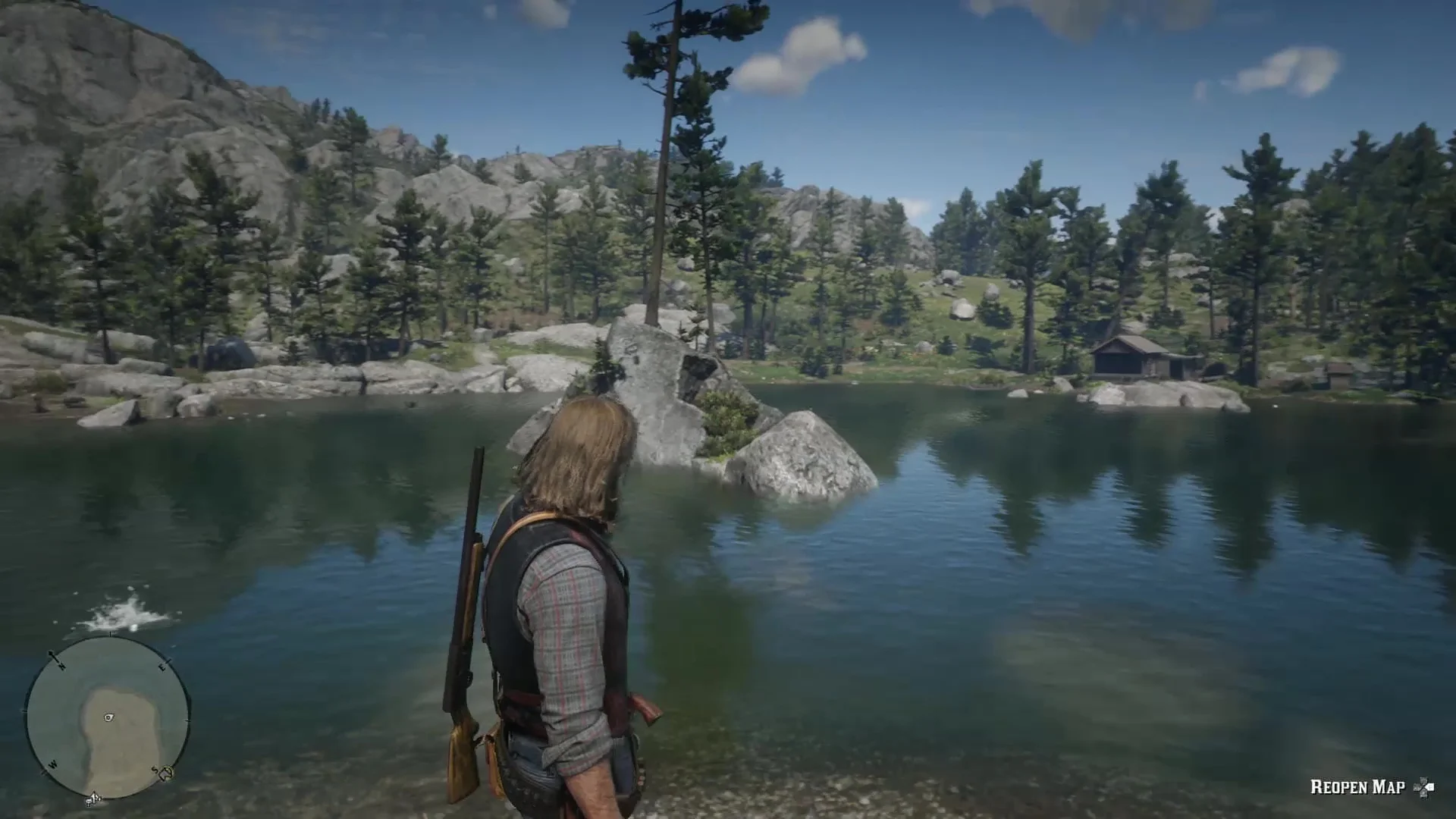Click the d-pad icon beside Reopen Map
Viewport: 1456px width, 819px height.
(x=1423, y=786)
